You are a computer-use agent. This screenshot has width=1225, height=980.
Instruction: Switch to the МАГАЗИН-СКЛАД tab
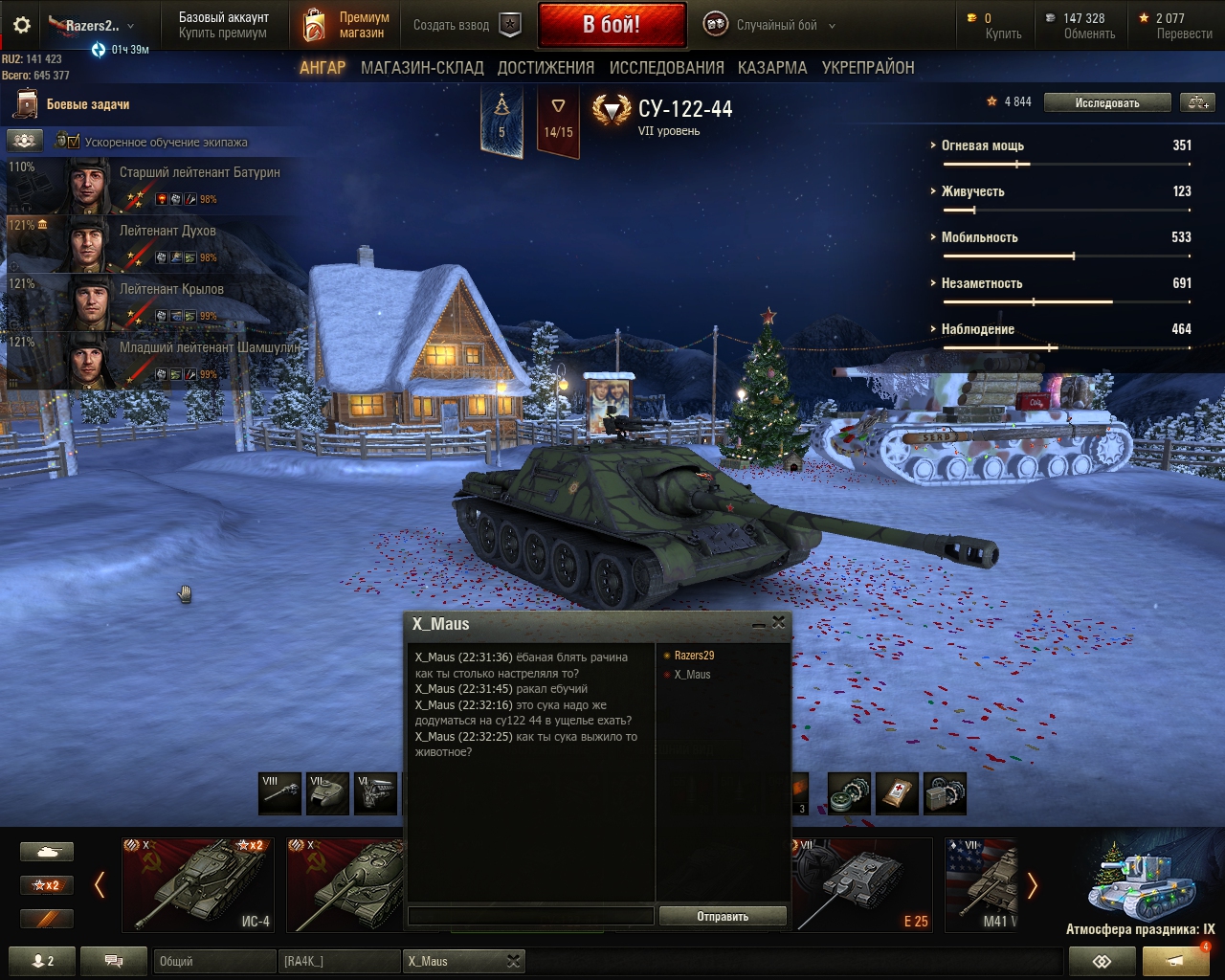click(x=422, y=68)
